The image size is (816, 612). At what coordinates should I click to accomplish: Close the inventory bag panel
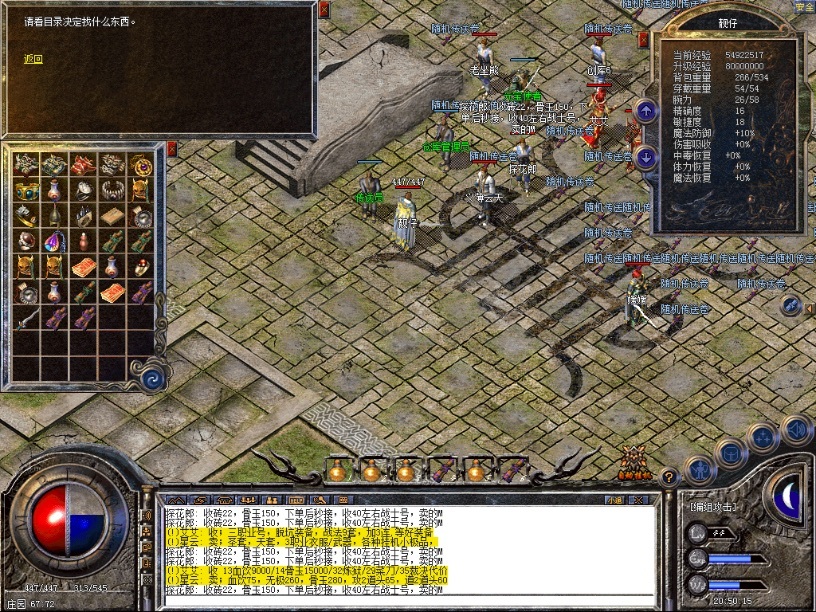click(171, 149)
